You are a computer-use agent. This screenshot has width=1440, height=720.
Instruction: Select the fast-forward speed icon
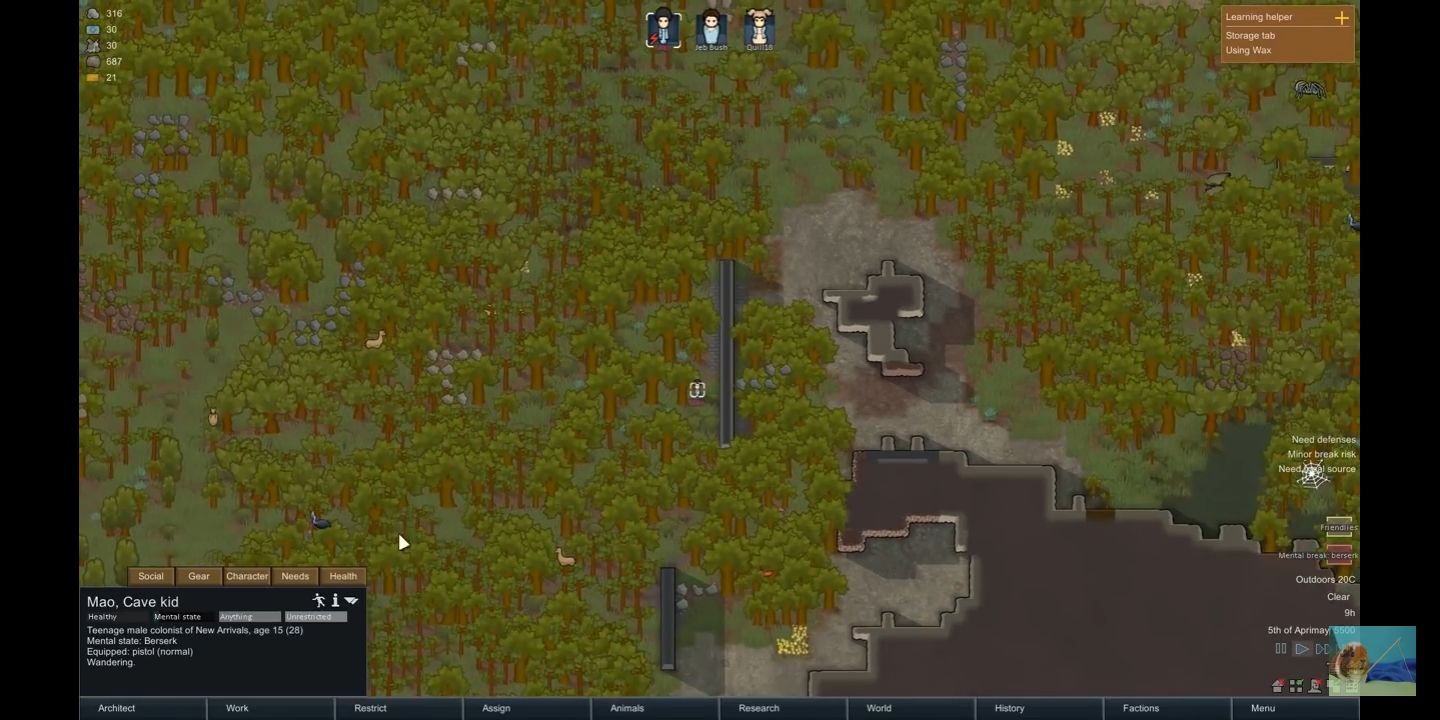pos(1323,649)
